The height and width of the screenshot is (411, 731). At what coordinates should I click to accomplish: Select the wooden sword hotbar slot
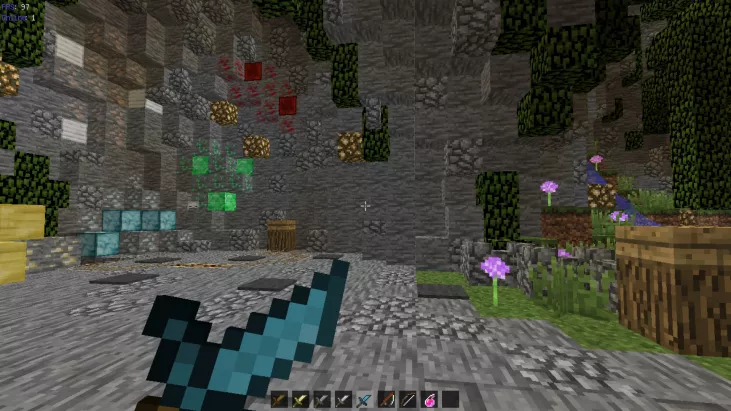[x=279, y=400]
